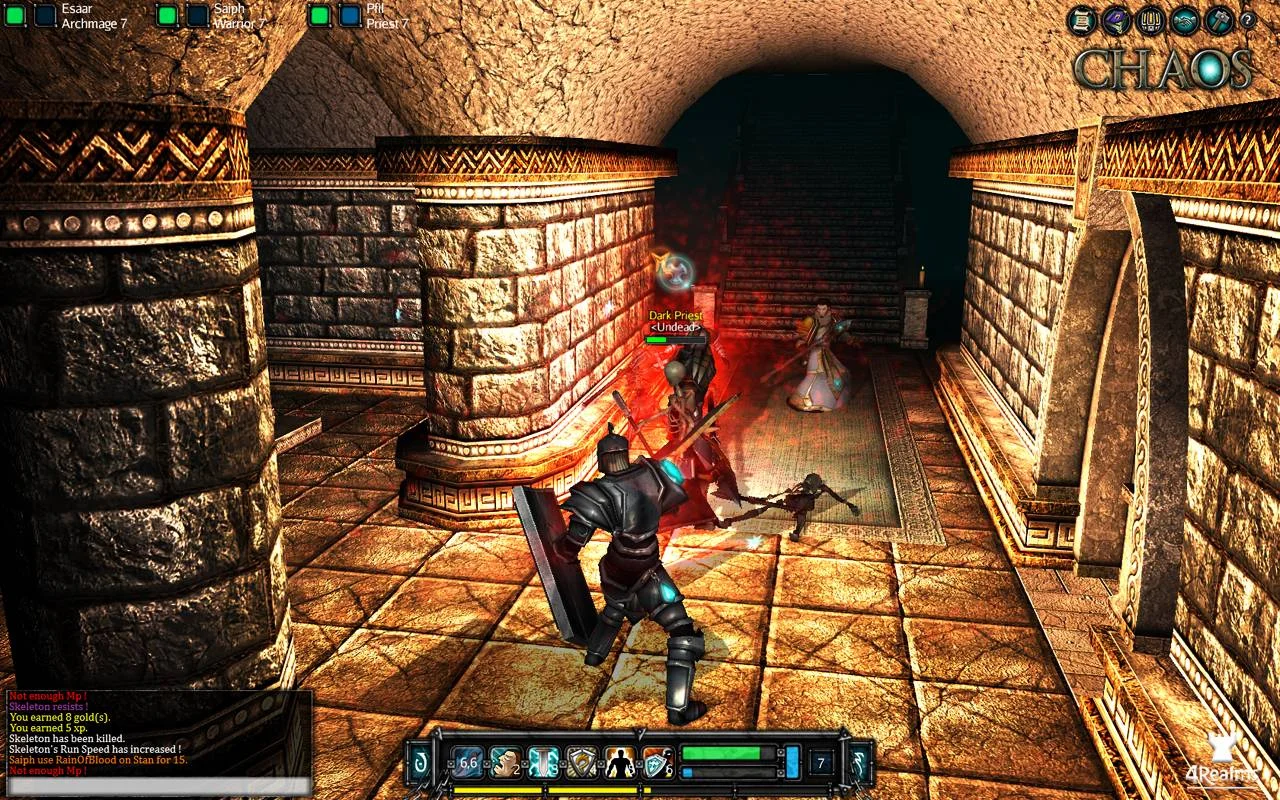
Task: Trigger the shield-and-axe skill in slot 6
Action: click(657, 761)
